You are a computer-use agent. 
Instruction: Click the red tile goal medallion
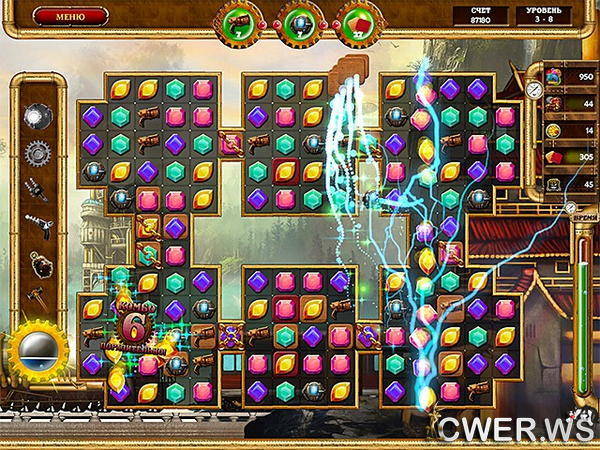(x=356, y=23)
